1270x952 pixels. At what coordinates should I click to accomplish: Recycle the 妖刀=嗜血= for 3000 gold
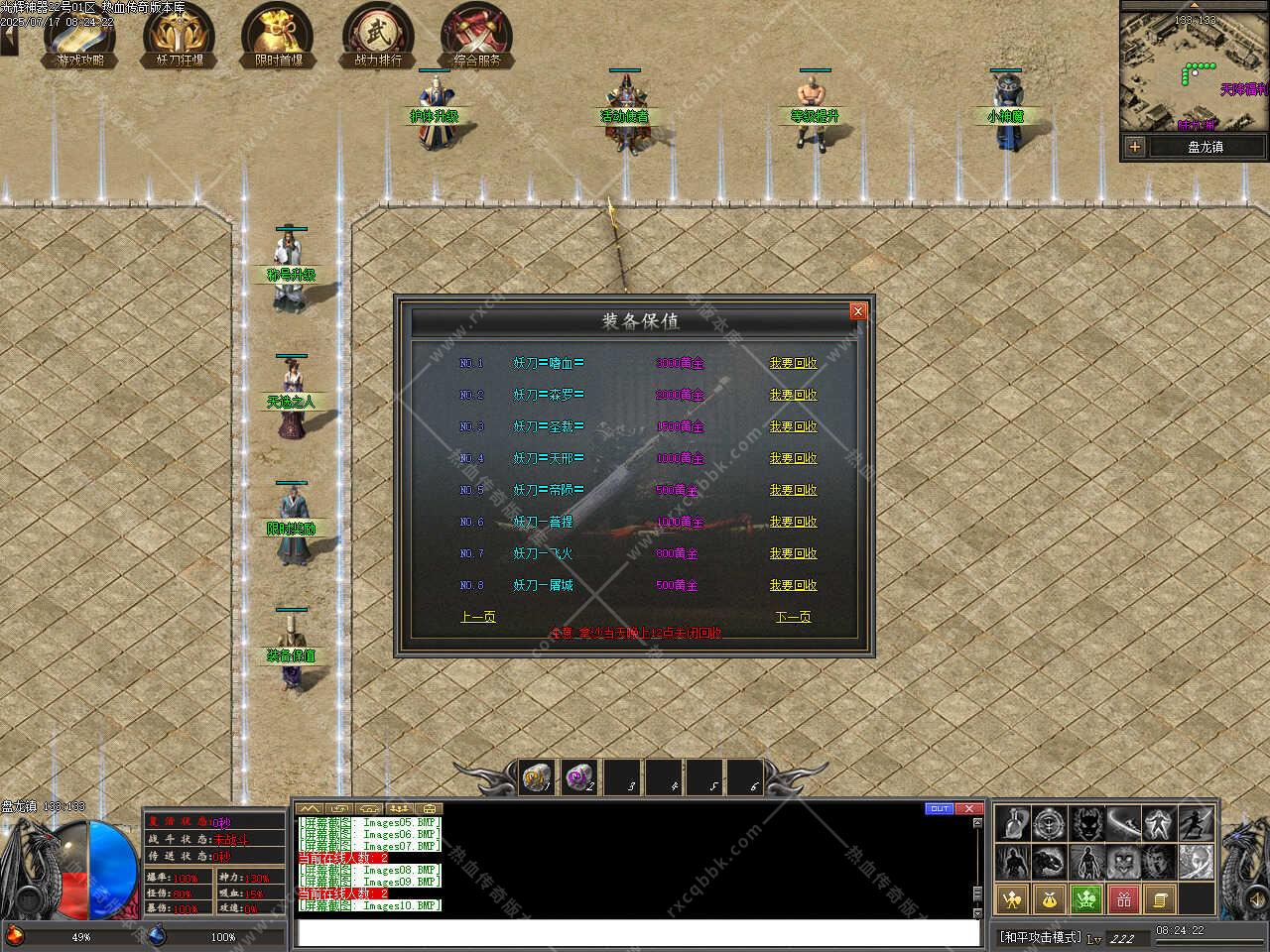[x=793, y=363]
